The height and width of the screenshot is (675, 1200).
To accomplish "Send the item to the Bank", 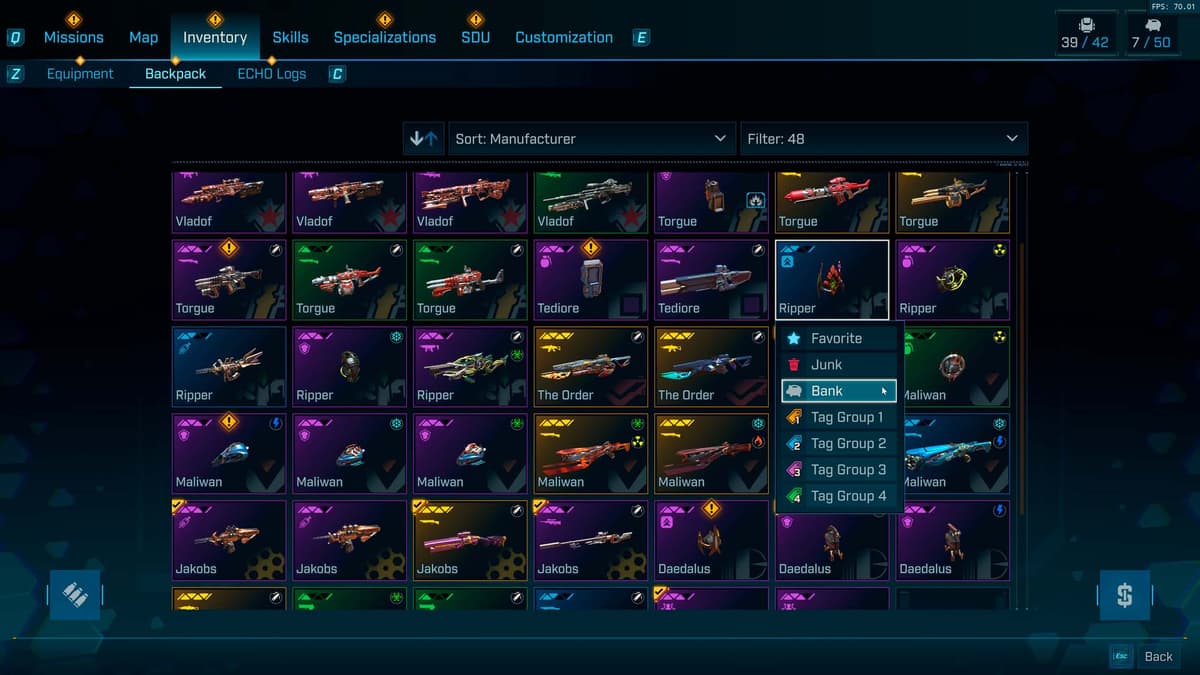I will click(838, 391).
